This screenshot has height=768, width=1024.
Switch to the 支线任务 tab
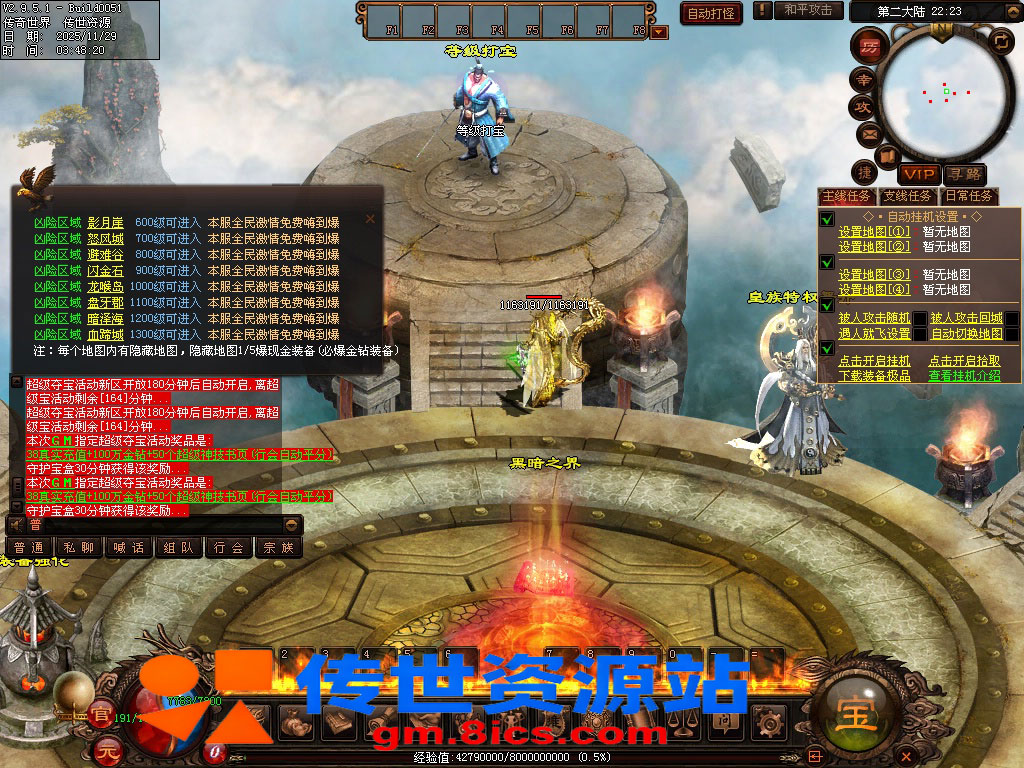tap(907, 196)
